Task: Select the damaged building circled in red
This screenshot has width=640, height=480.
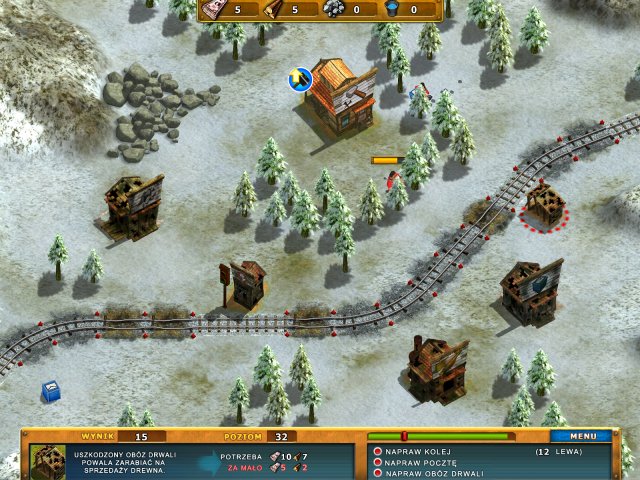Action: (545, 205)
